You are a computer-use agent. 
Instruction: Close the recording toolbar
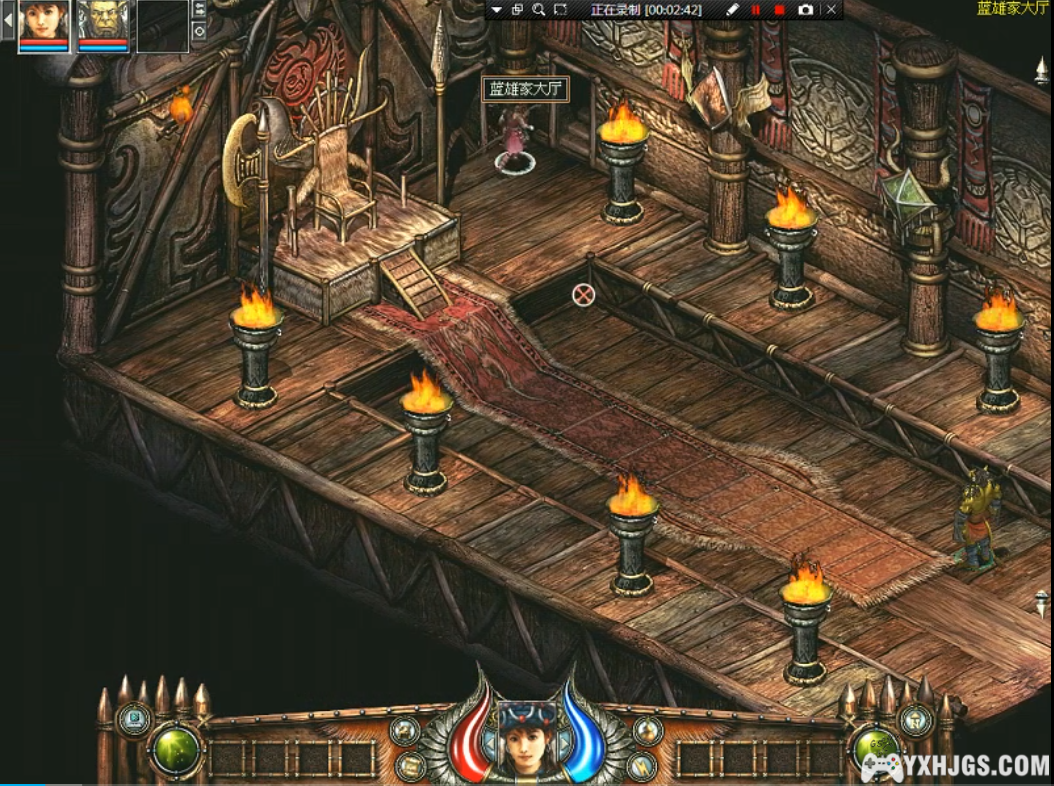831,10
